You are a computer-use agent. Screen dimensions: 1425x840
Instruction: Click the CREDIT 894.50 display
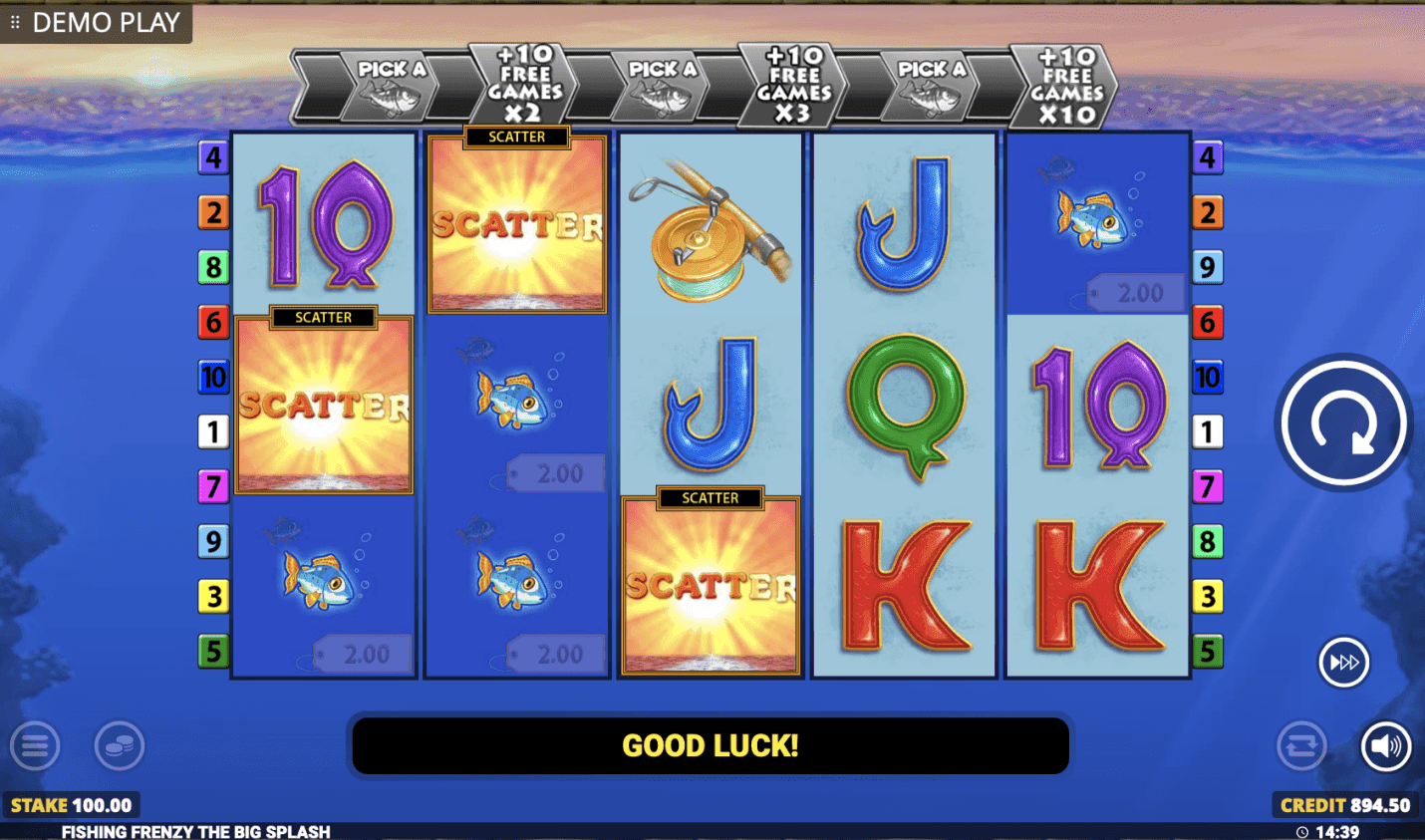coord(1343,805)
